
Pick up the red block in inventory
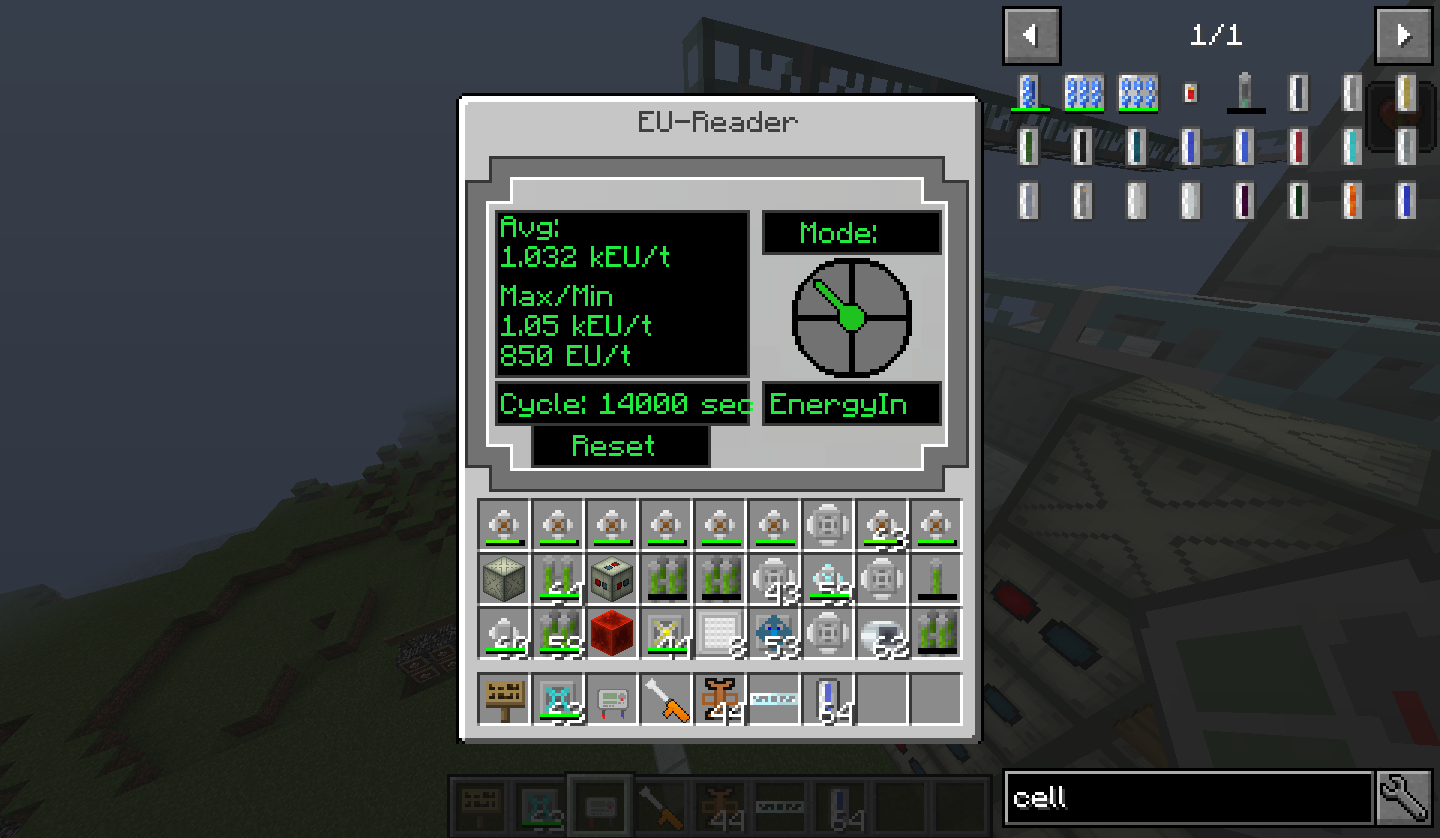[x=612, y=634]
